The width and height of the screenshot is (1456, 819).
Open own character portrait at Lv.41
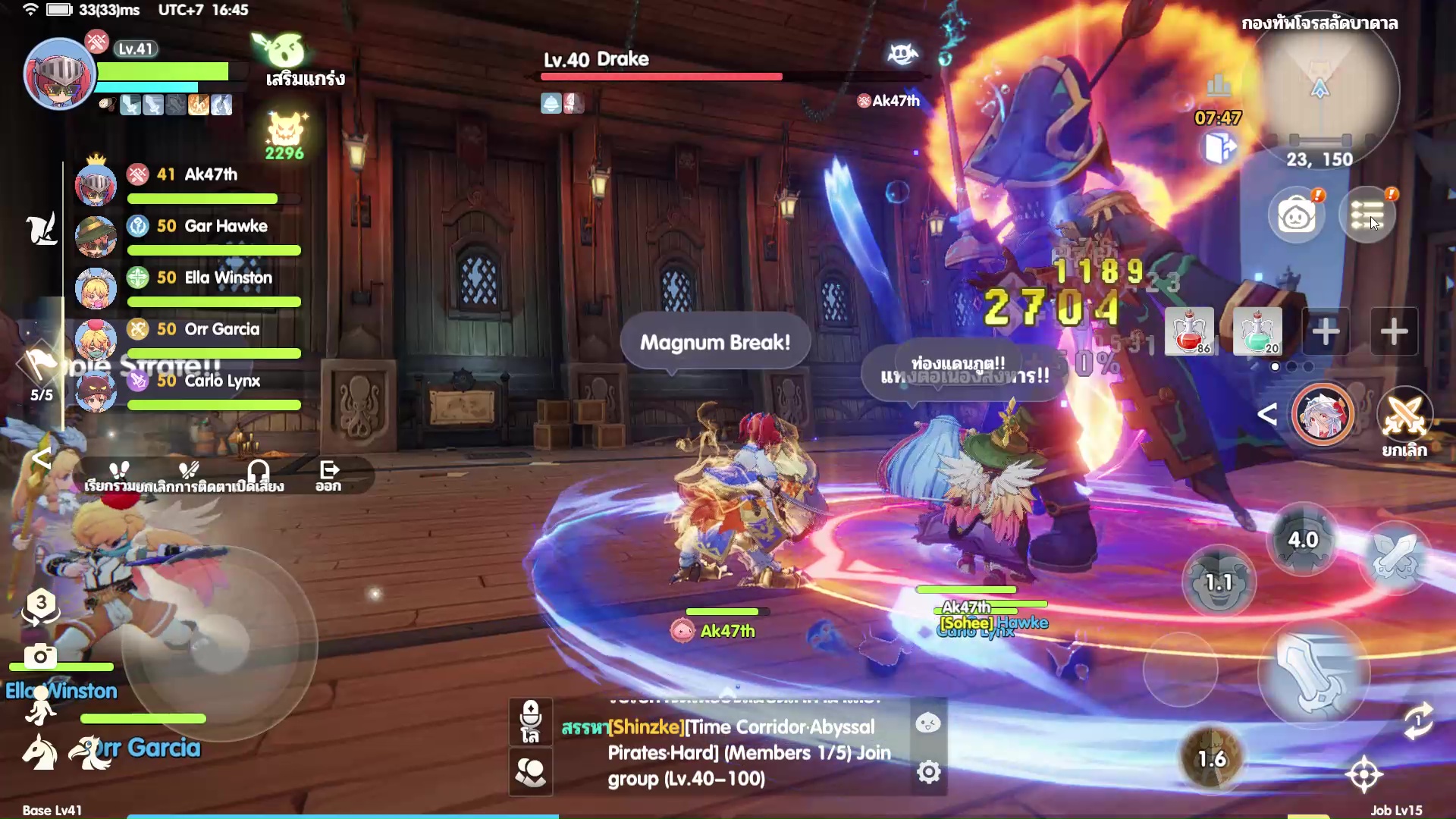pos(59,75)
